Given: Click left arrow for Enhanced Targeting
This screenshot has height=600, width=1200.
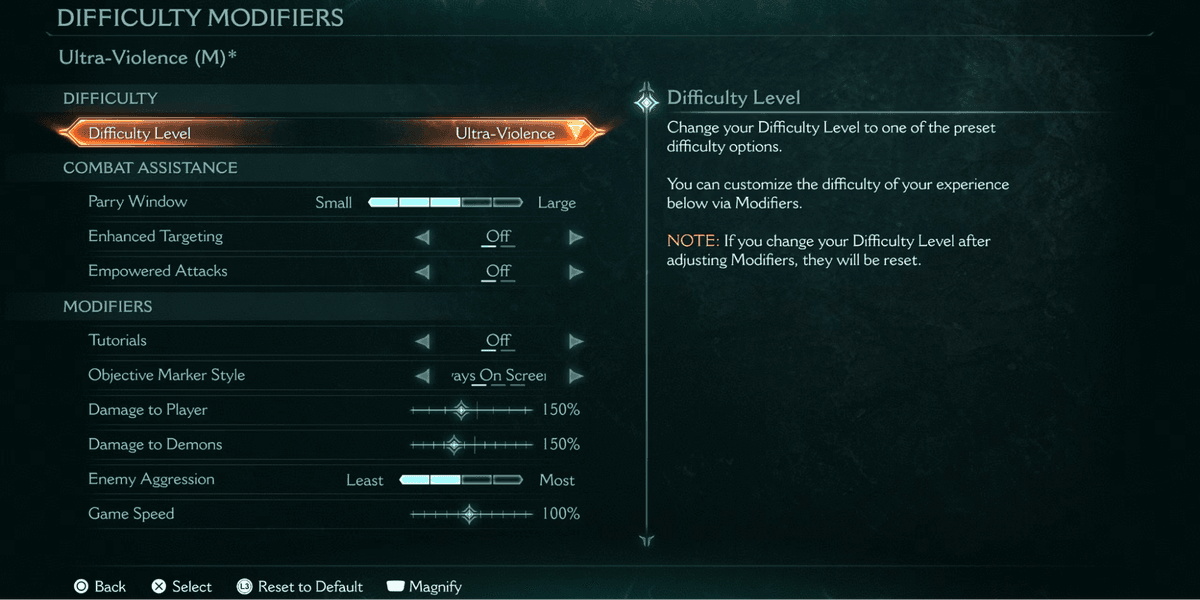Looking at the screenshot, I should coord(422,237).
